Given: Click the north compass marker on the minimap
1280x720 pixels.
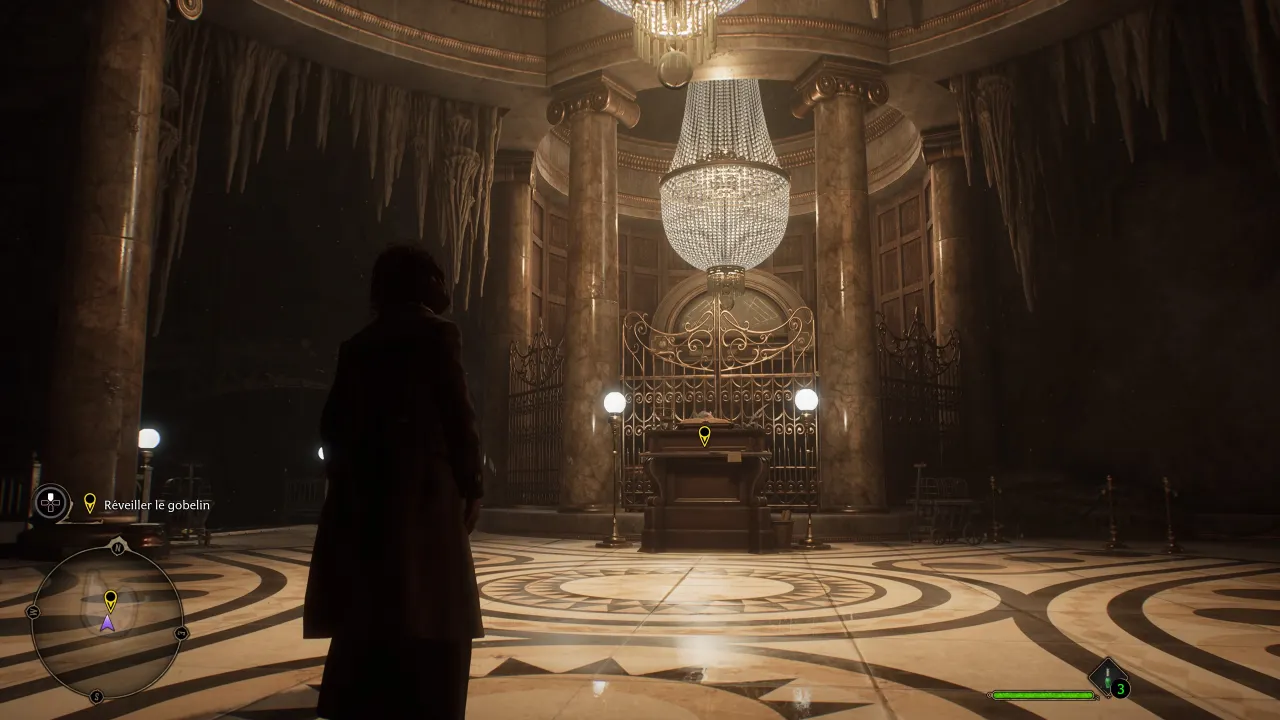Looking at the screenshot, I should 118,547.
